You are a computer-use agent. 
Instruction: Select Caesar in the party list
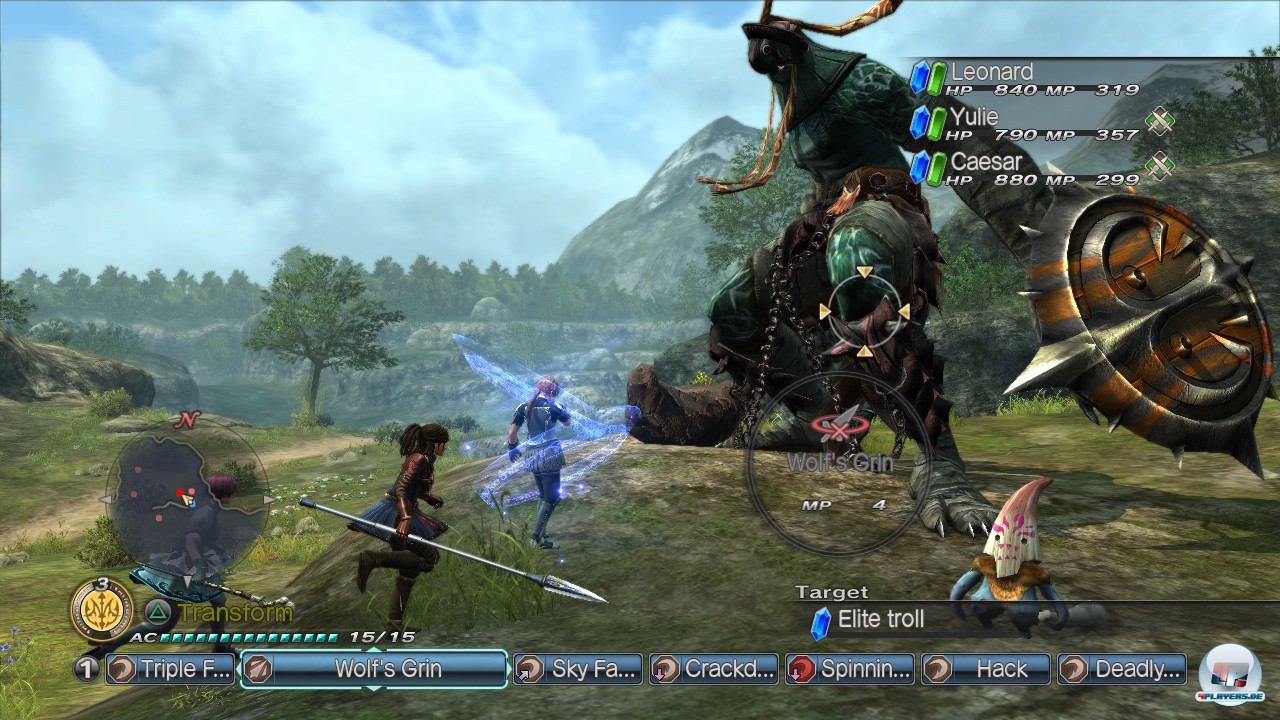click(x=1025, y=168)
